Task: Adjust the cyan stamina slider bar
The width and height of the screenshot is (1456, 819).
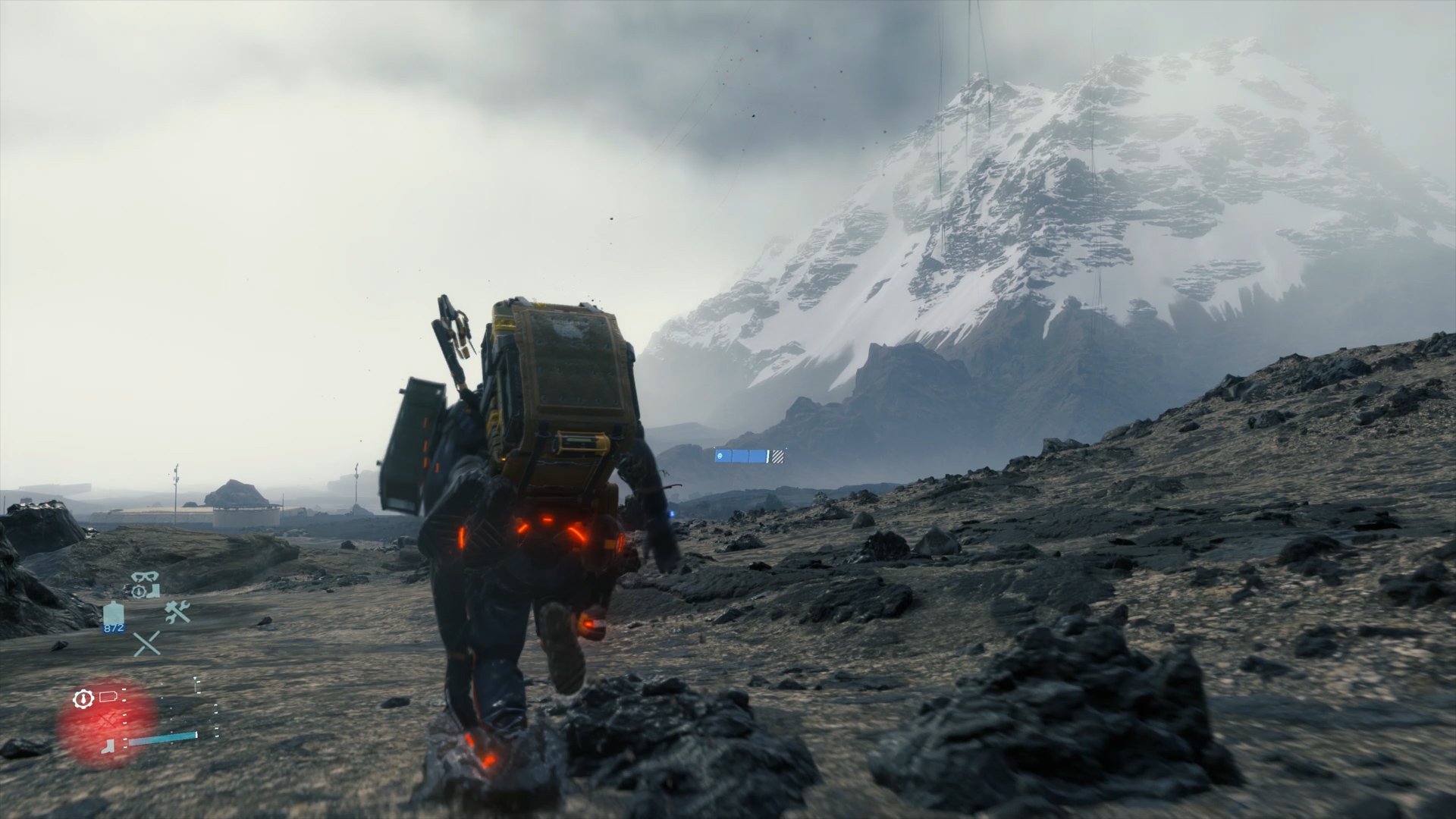Action: [x=164, y=737]
